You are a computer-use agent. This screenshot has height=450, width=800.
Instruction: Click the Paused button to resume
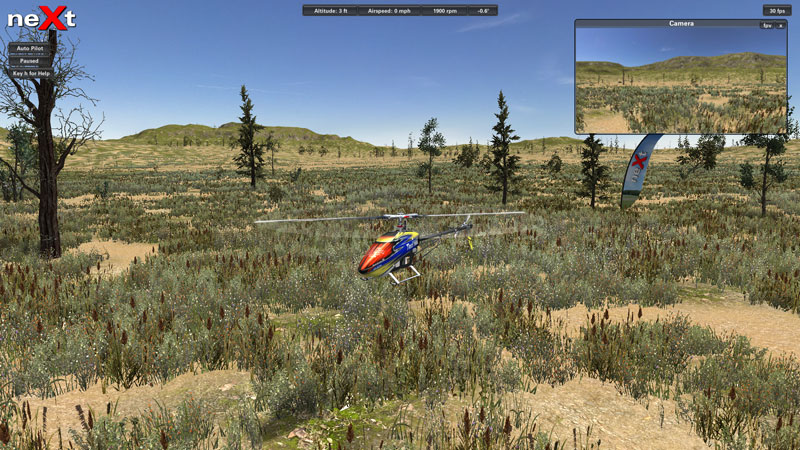(29, 61)
